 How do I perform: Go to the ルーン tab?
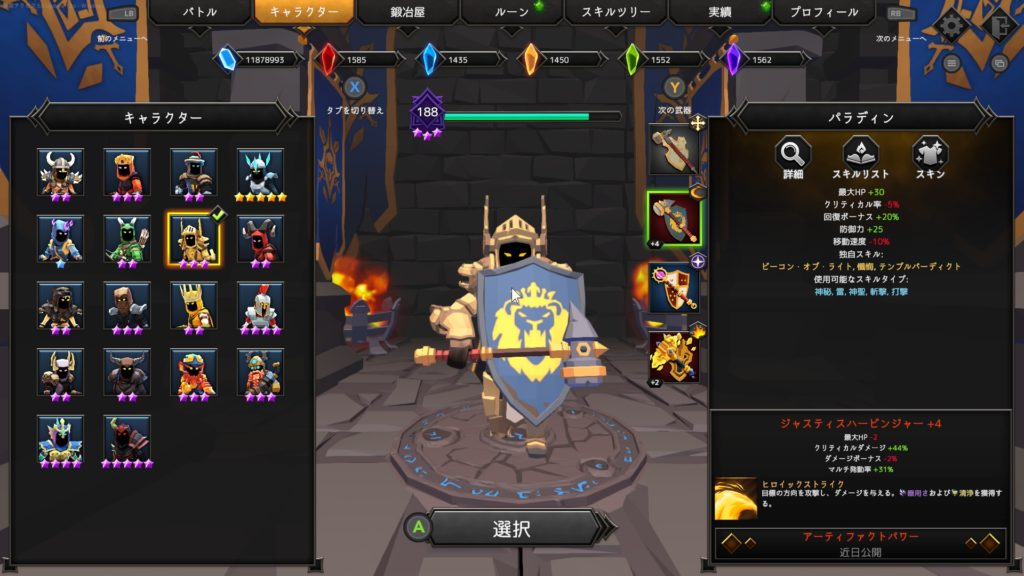pyautogui.click(x=512, y=13)
